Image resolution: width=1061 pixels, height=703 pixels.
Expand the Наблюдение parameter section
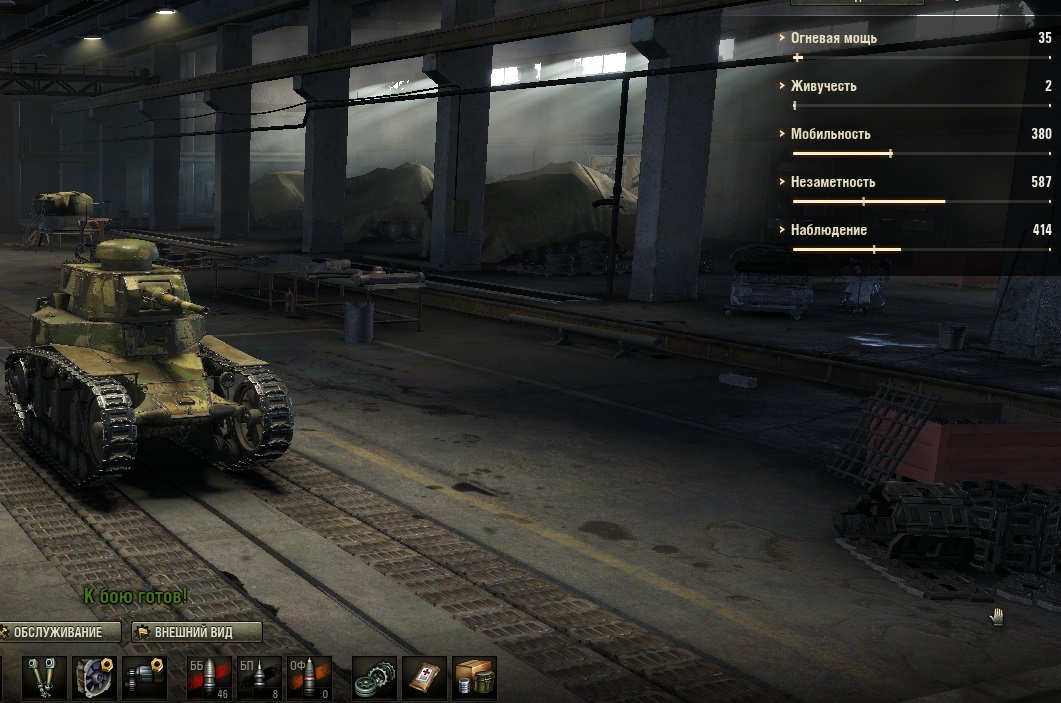pos(828,230)
